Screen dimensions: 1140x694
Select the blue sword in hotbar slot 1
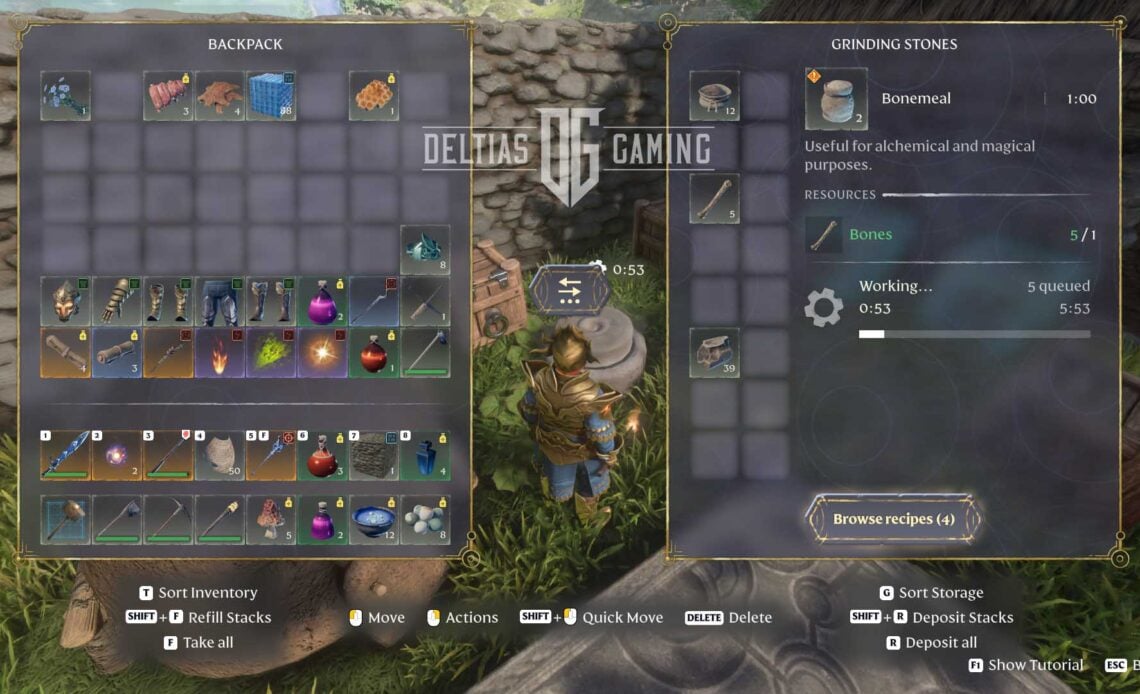coord(66,456)
